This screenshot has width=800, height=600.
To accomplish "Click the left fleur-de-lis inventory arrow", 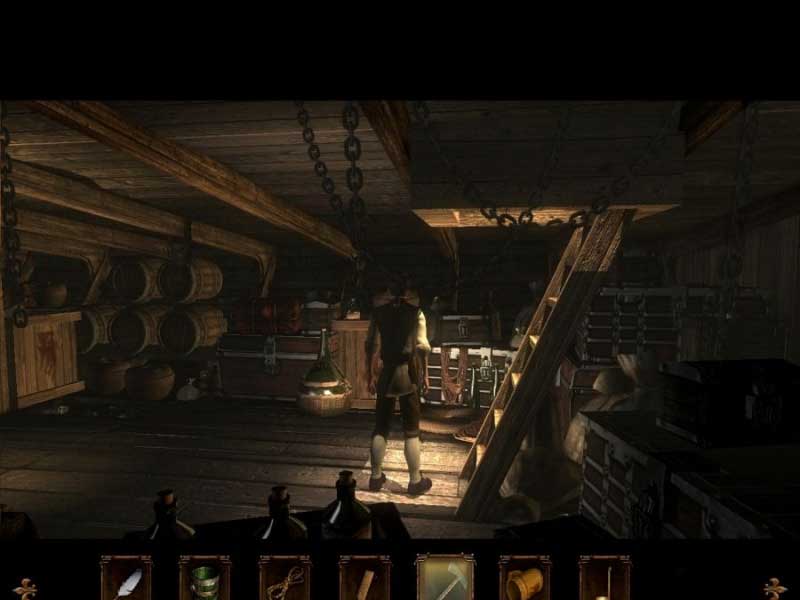I will point(25,587).
